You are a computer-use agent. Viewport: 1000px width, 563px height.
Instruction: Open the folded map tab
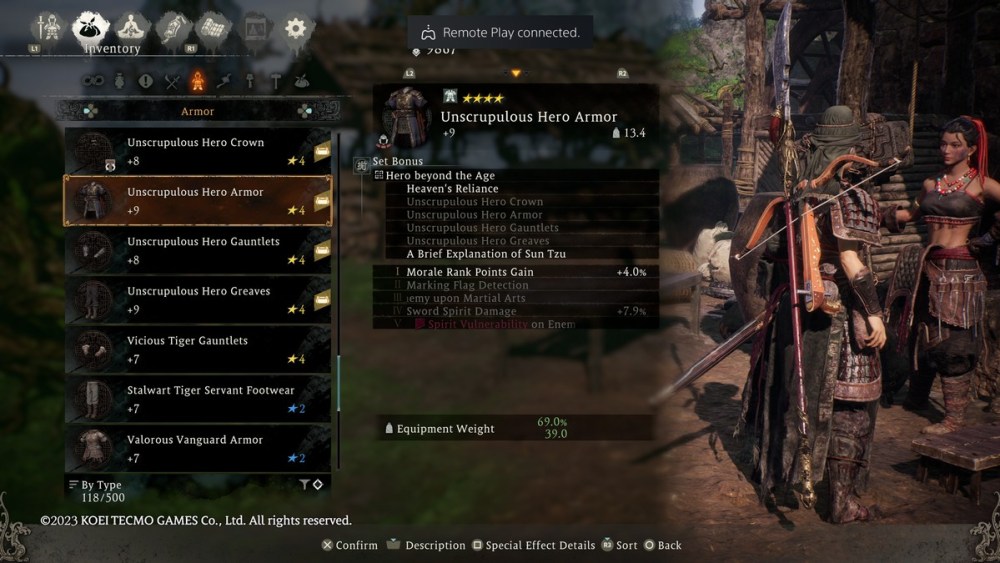click(x=212, y=28)
